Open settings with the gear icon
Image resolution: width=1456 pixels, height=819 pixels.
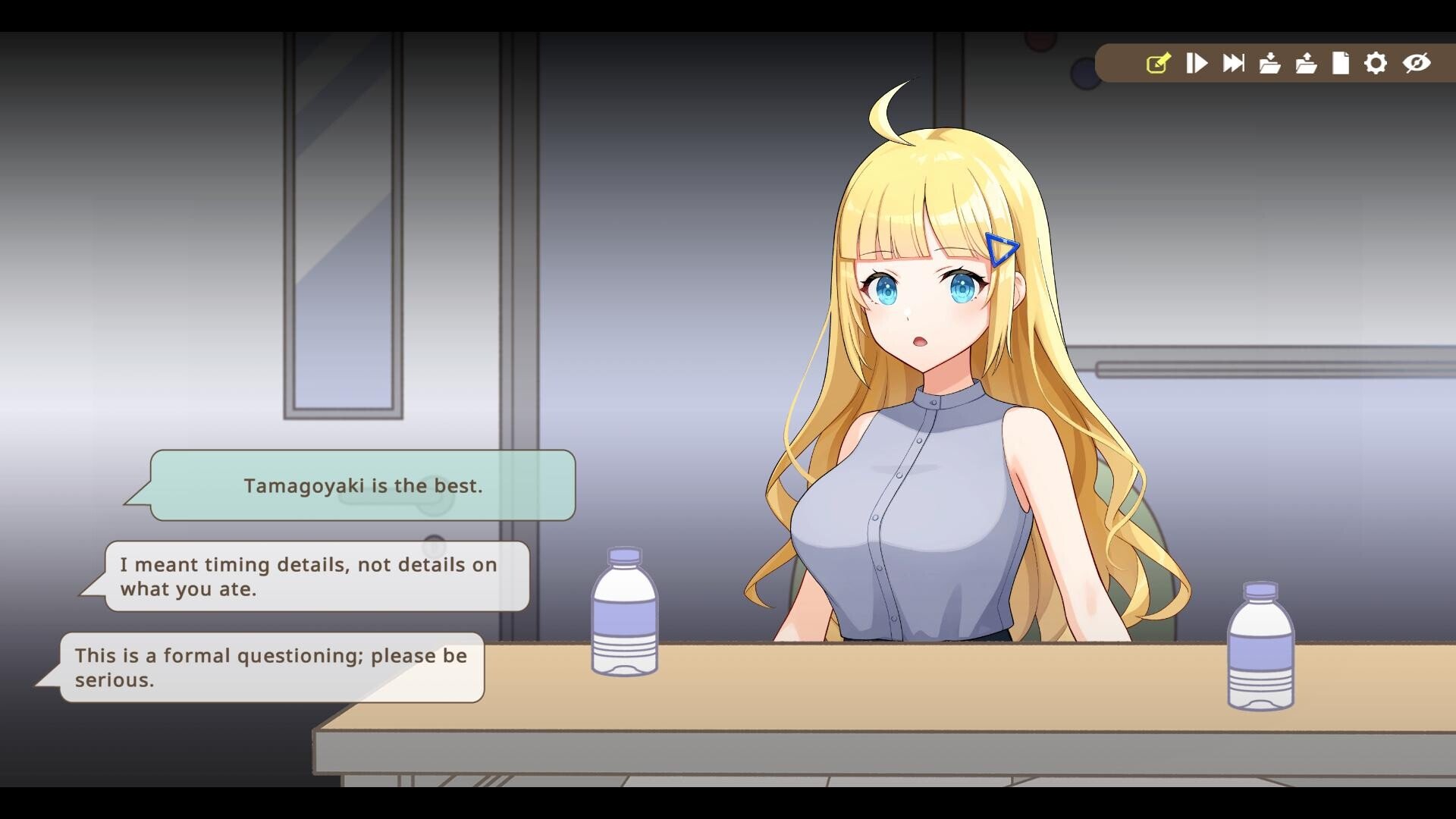pyautogui.click(x=1376, y=63)
